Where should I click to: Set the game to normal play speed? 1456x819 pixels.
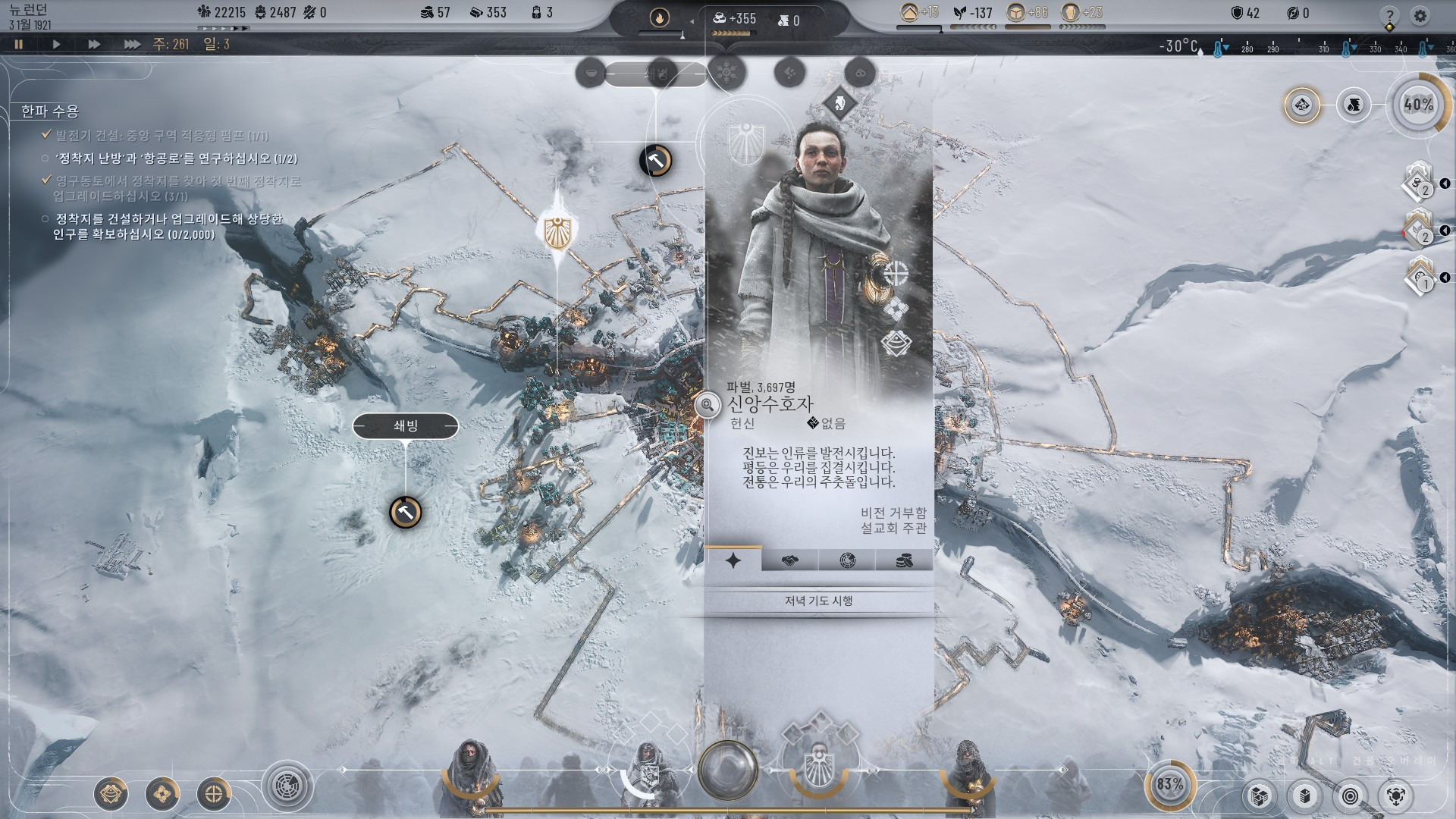[56, 44]
